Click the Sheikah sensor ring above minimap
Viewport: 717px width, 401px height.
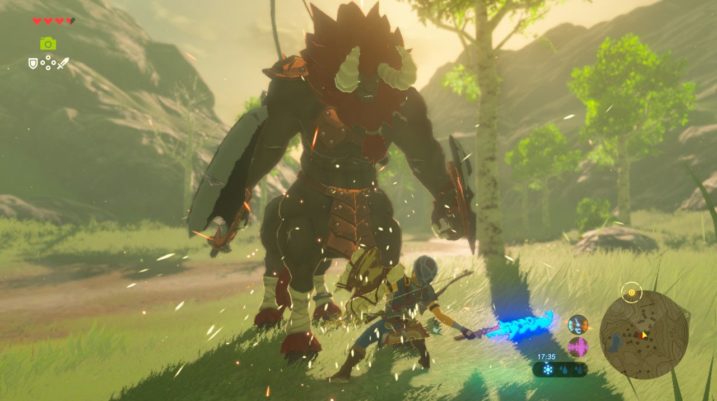pyautogui.click(x=630, y=293)
